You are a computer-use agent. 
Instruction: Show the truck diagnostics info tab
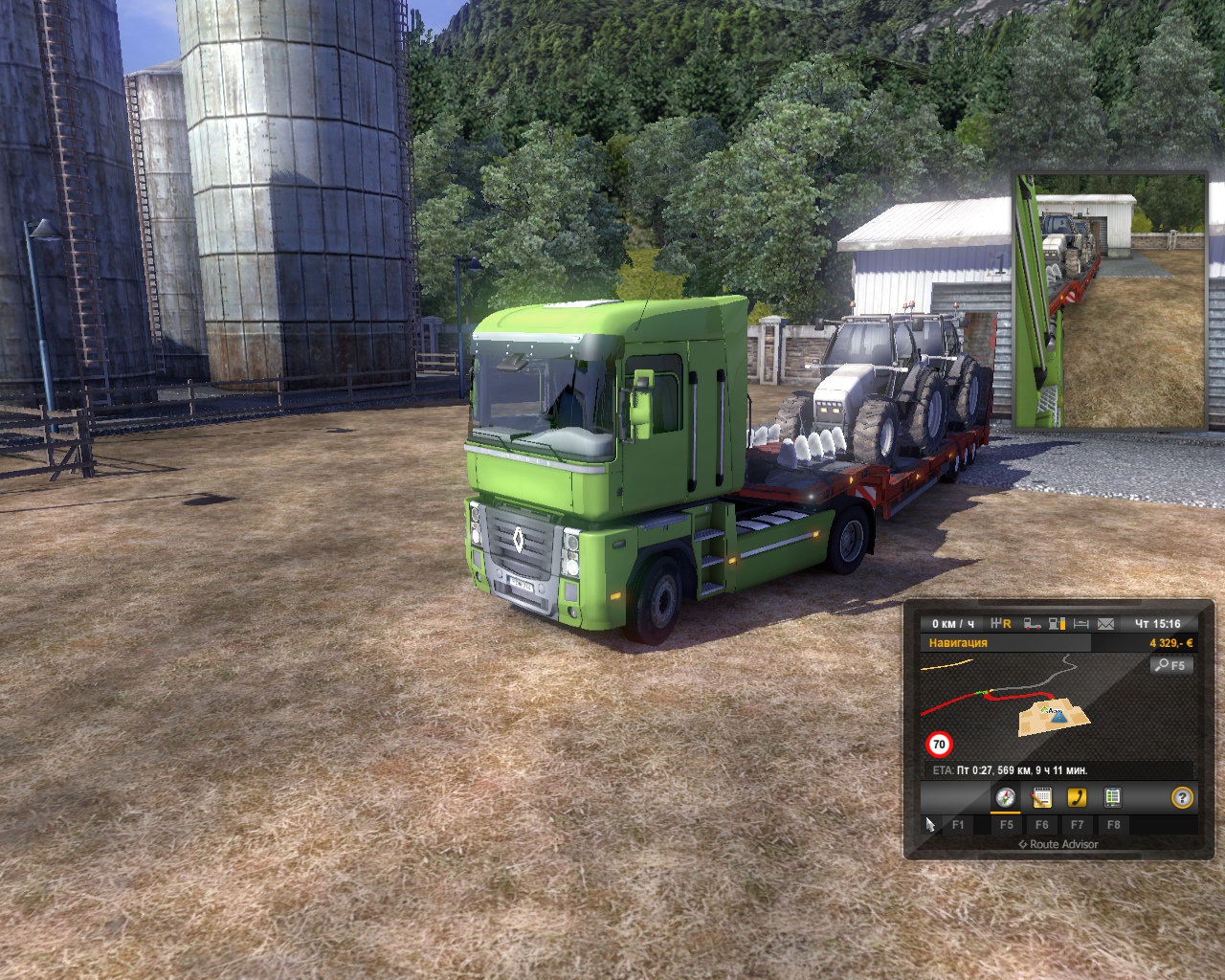pyautogui.click(x=1112, y=797)
